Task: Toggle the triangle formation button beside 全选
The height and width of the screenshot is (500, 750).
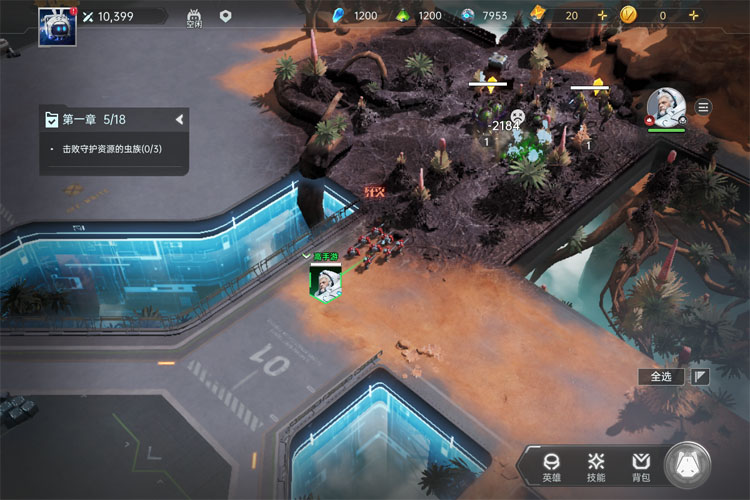Action: point(701,377)
